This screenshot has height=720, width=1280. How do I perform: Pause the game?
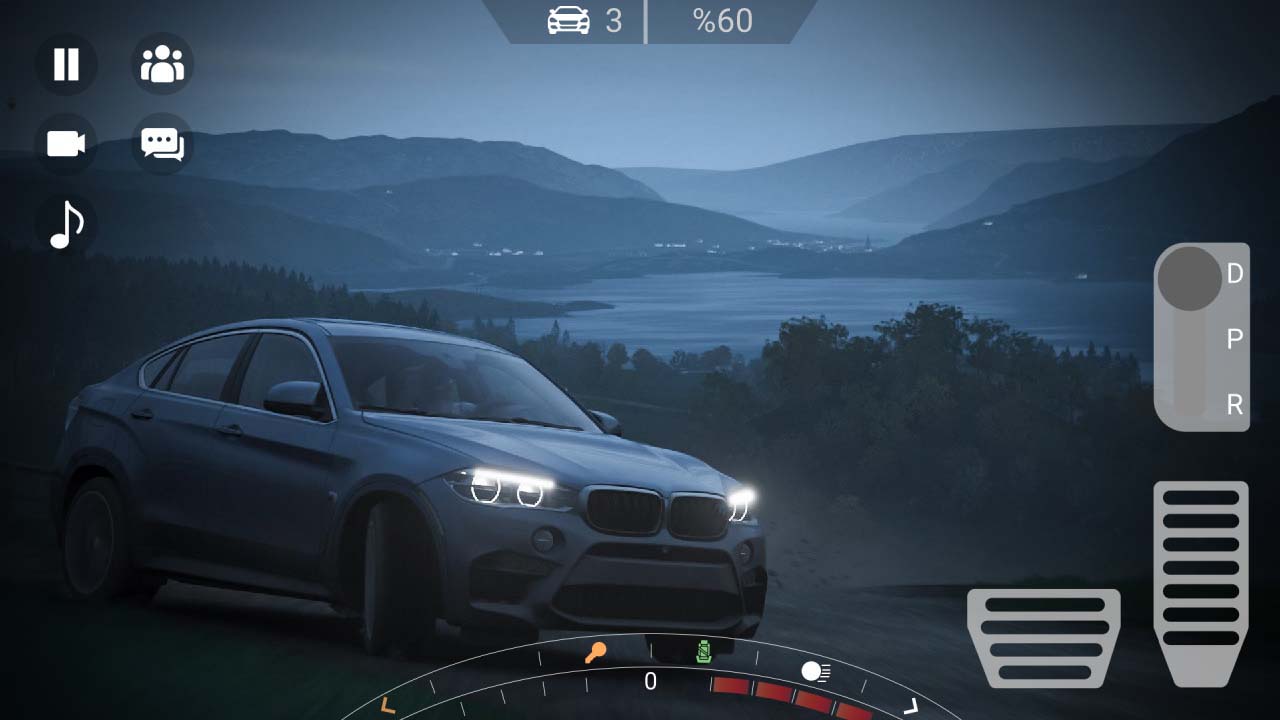click(x=65, y=65)
